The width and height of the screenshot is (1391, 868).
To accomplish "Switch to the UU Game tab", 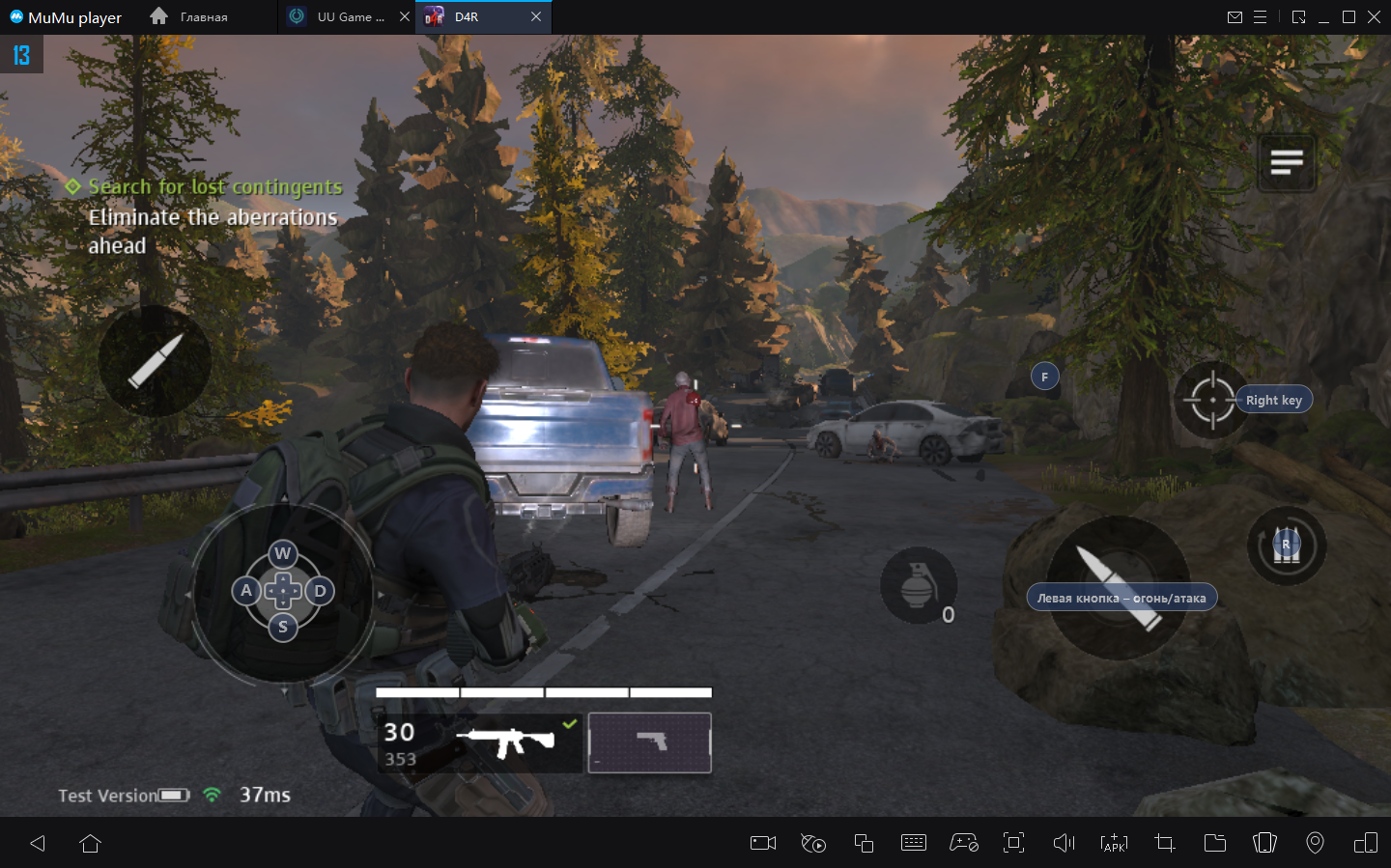I will [x=350, y=16].
